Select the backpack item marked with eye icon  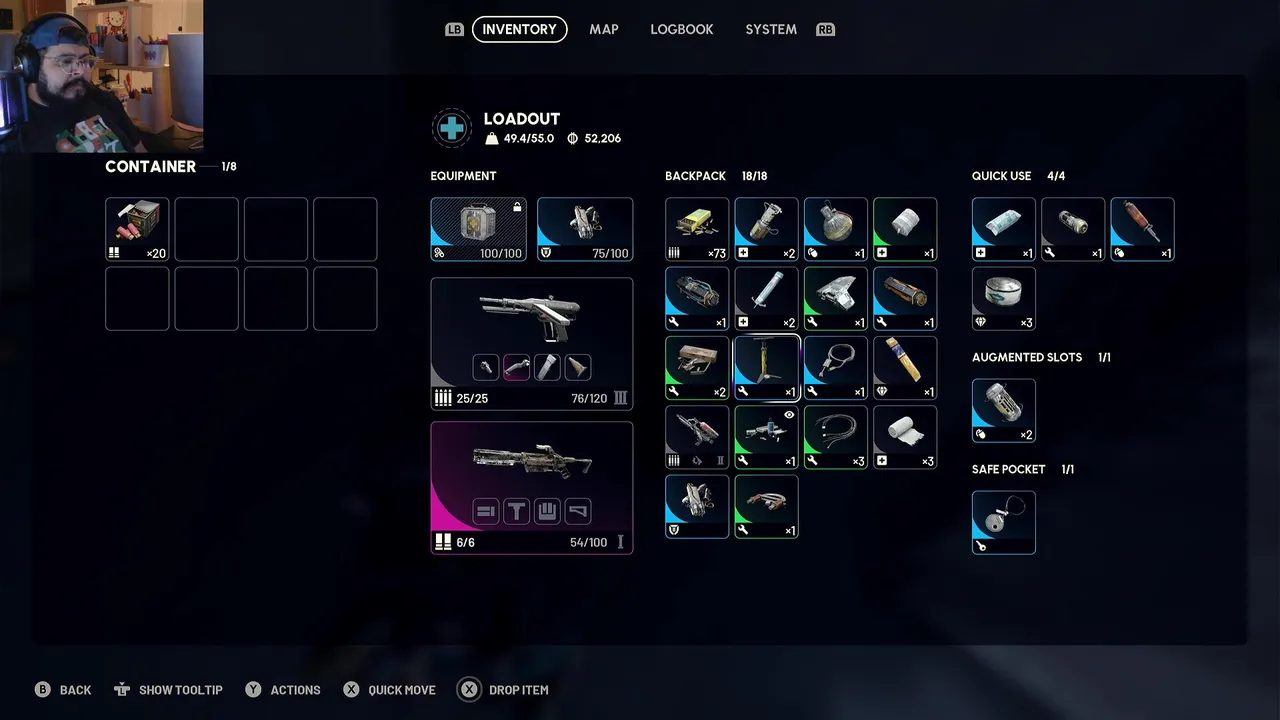point(766,436)
